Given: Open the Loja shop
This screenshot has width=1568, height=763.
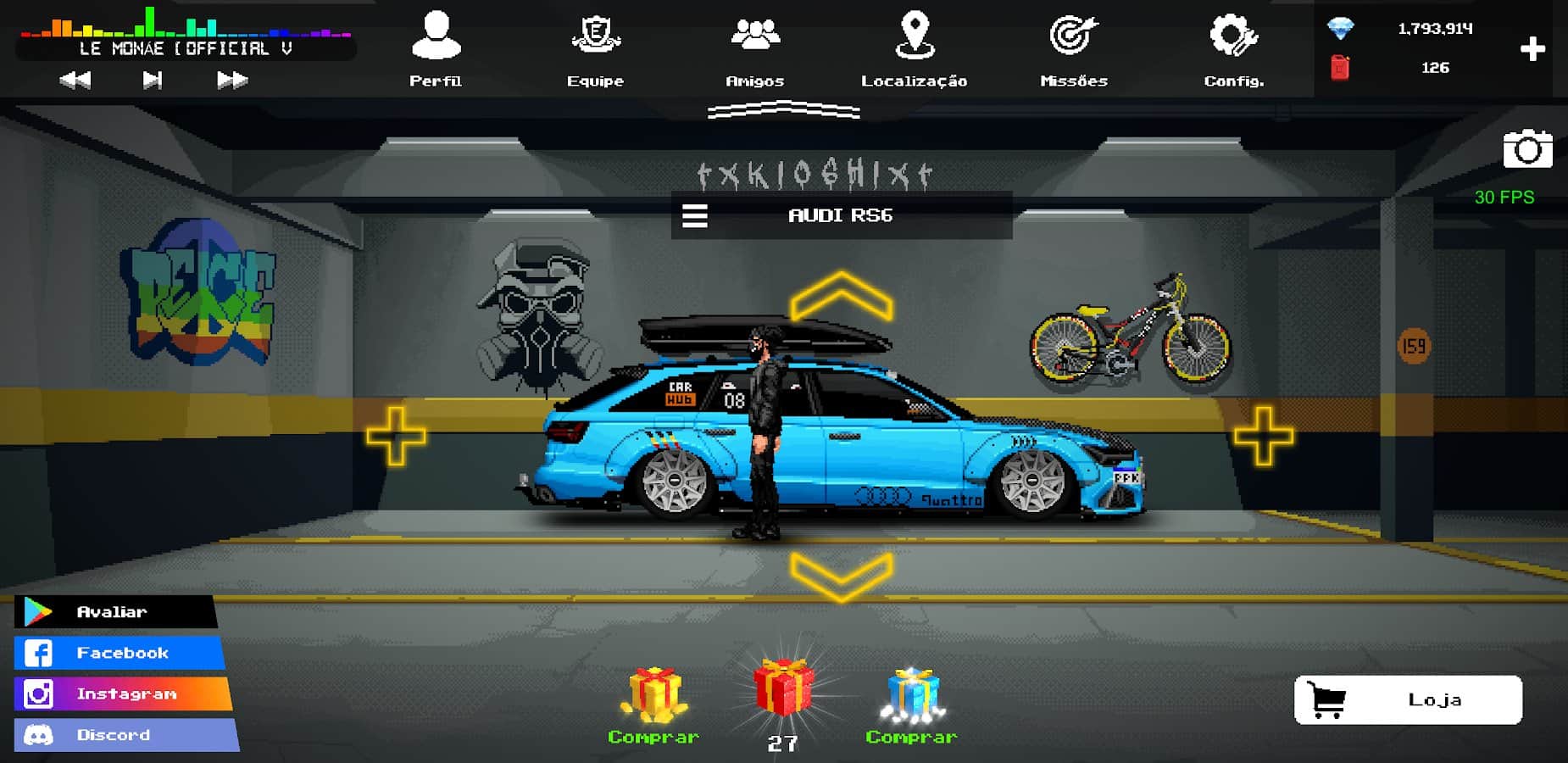Looking at the screenshot, I should (1408, 699).
